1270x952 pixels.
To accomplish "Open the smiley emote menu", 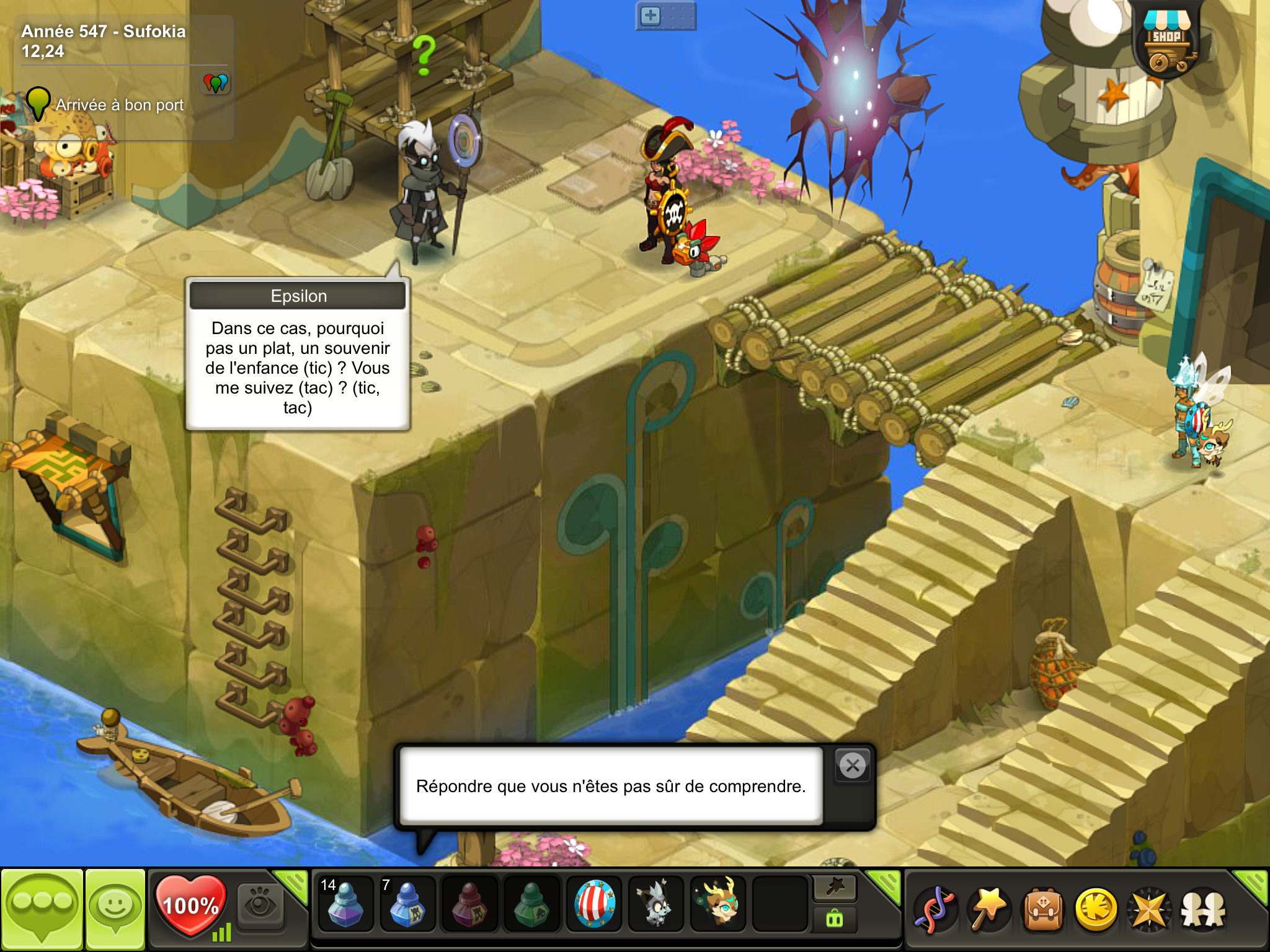I will click(115, 909).
